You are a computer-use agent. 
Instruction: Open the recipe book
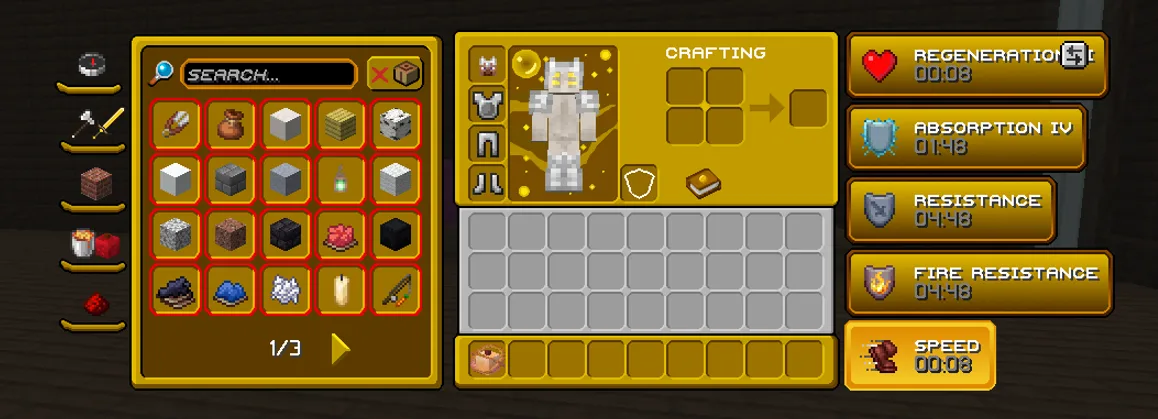699,183
